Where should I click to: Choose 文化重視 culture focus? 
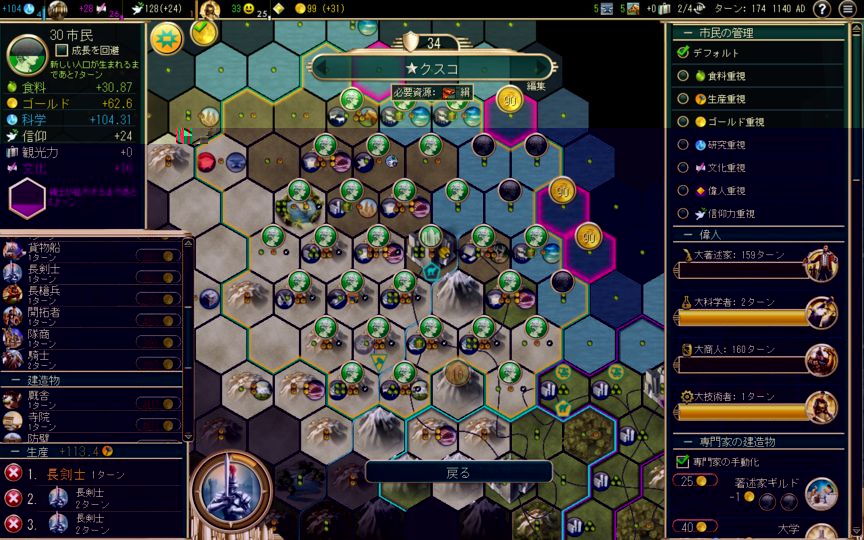click(x=684, y=168)
